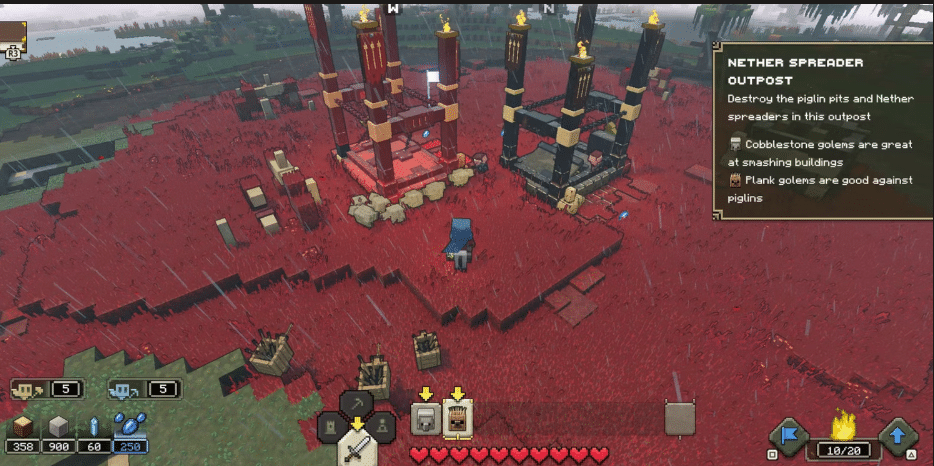Choose the pickaxe gather category

click(x=357, y=404)
